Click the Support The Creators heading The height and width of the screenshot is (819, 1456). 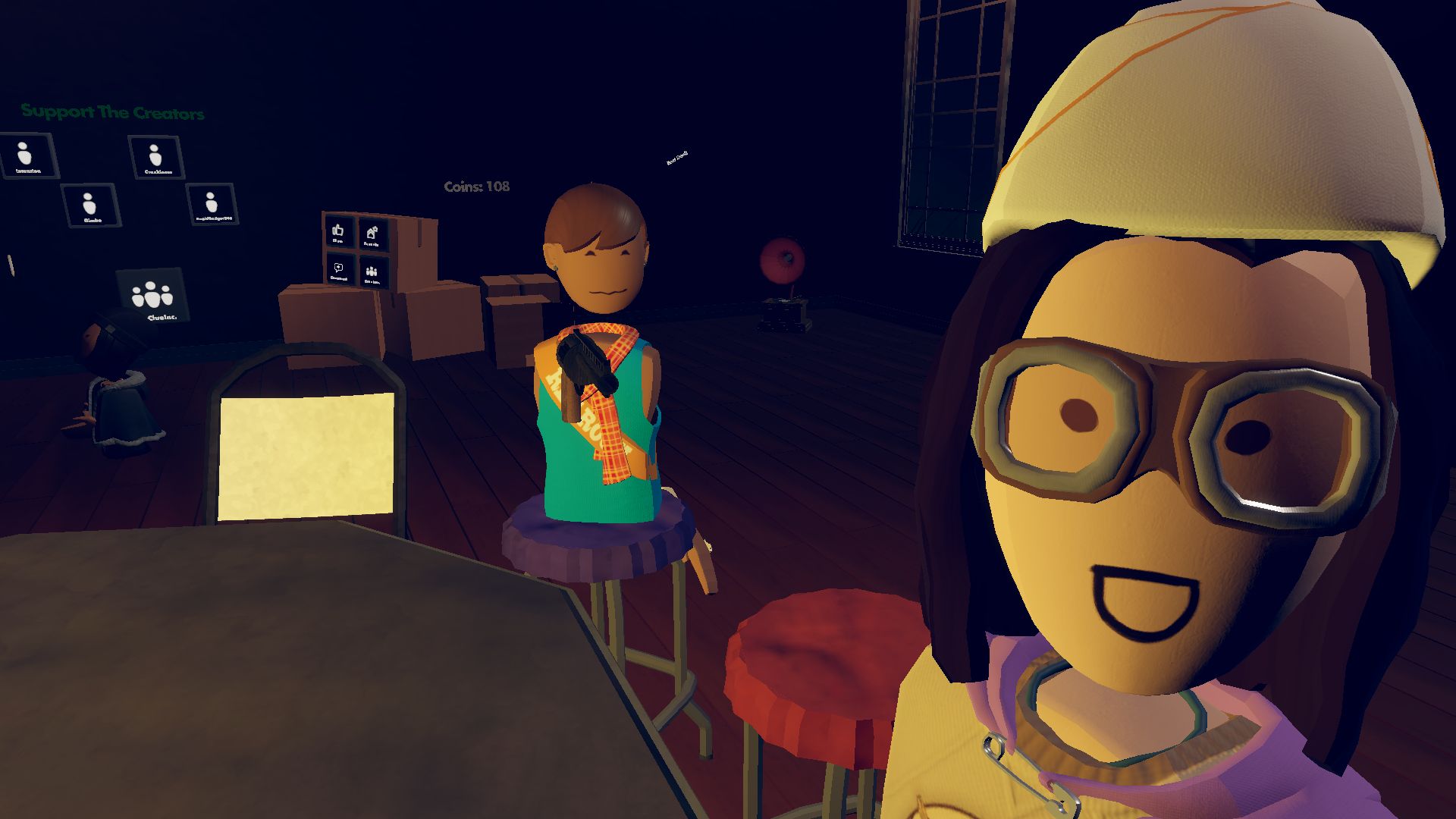[x=112, y=112]
